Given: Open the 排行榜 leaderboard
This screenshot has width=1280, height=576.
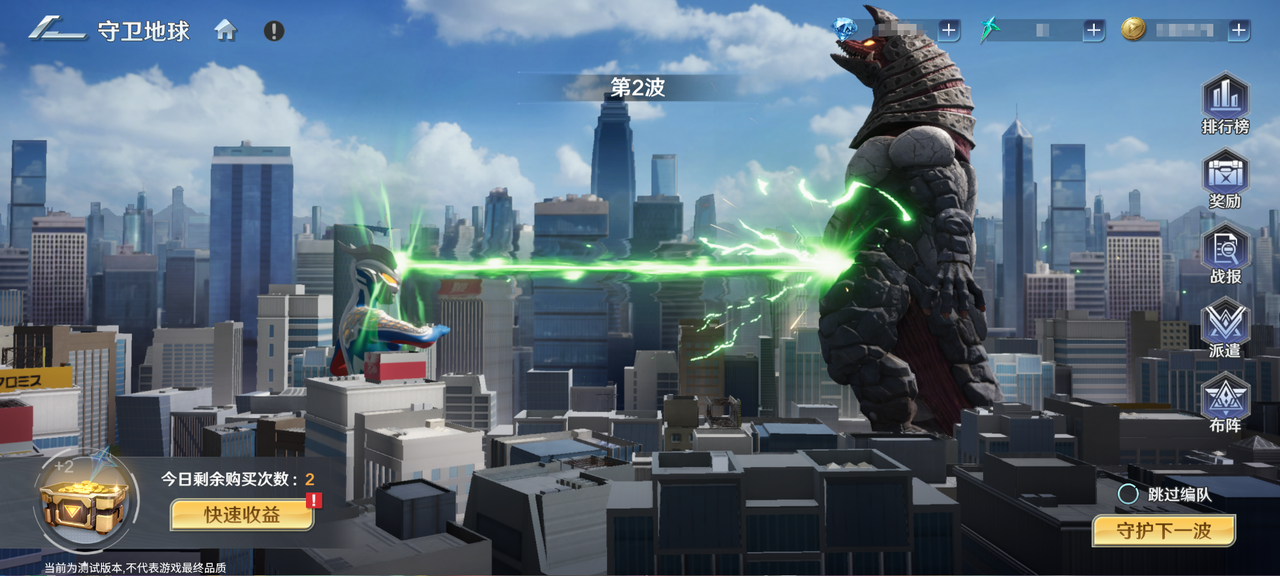Looking at the screenshot, I should point(1225,105).
